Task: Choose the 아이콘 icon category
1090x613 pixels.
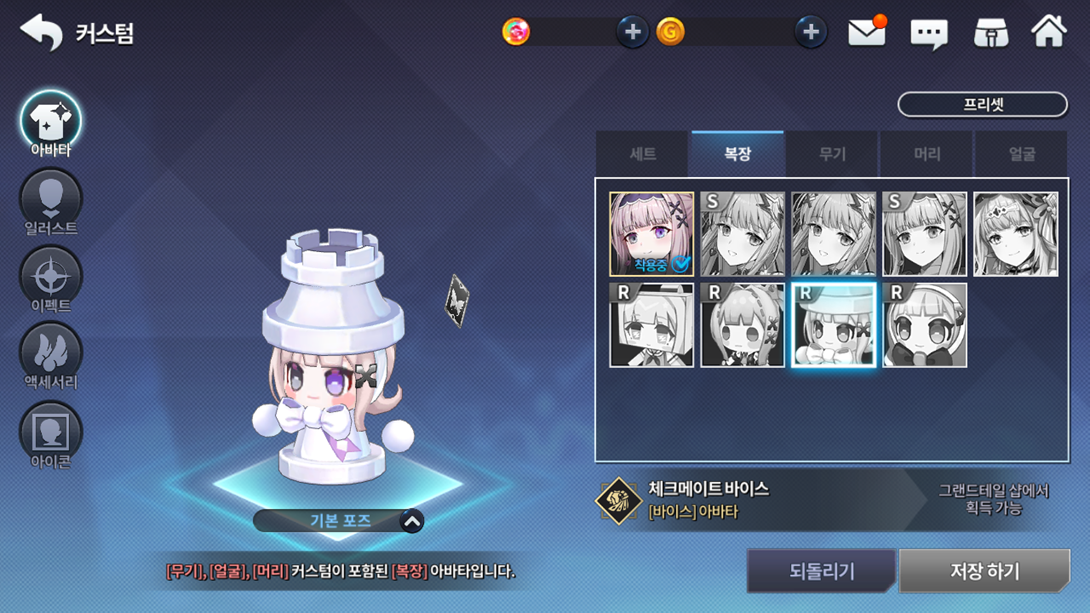Action: (x=51, y=435)
